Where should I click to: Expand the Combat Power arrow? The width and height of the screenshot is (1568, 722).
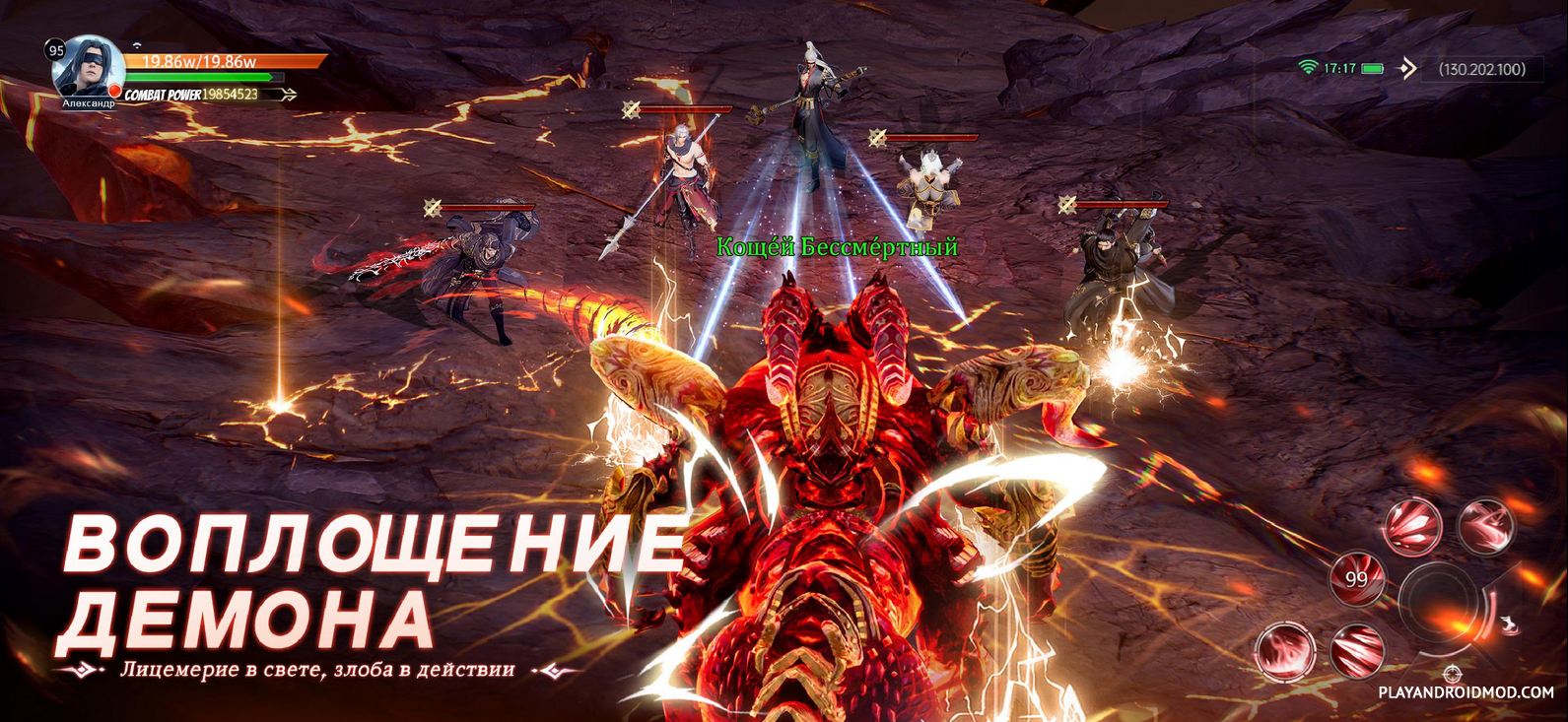[x=287, y=95]
